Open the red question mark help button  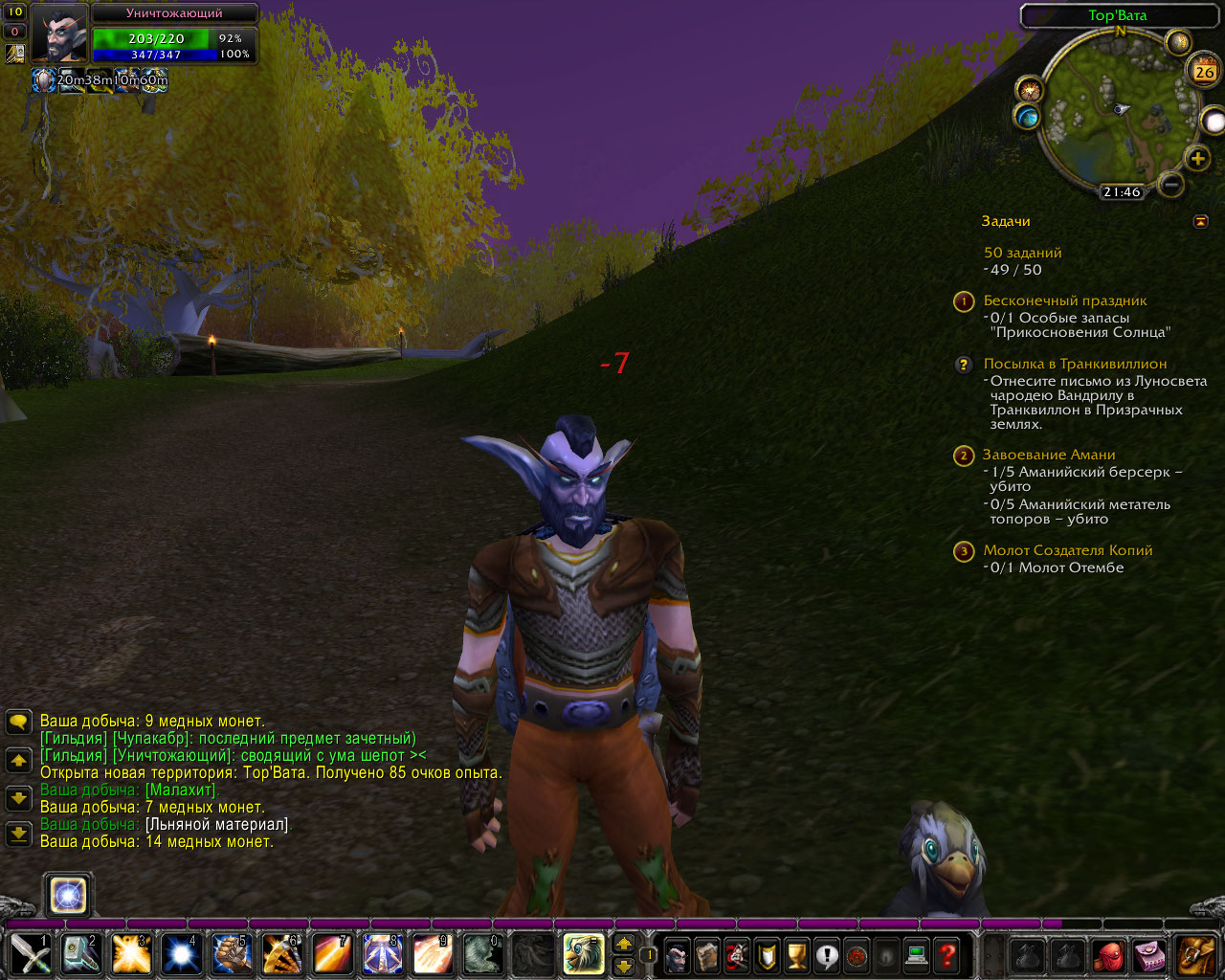tap(947, 955)
